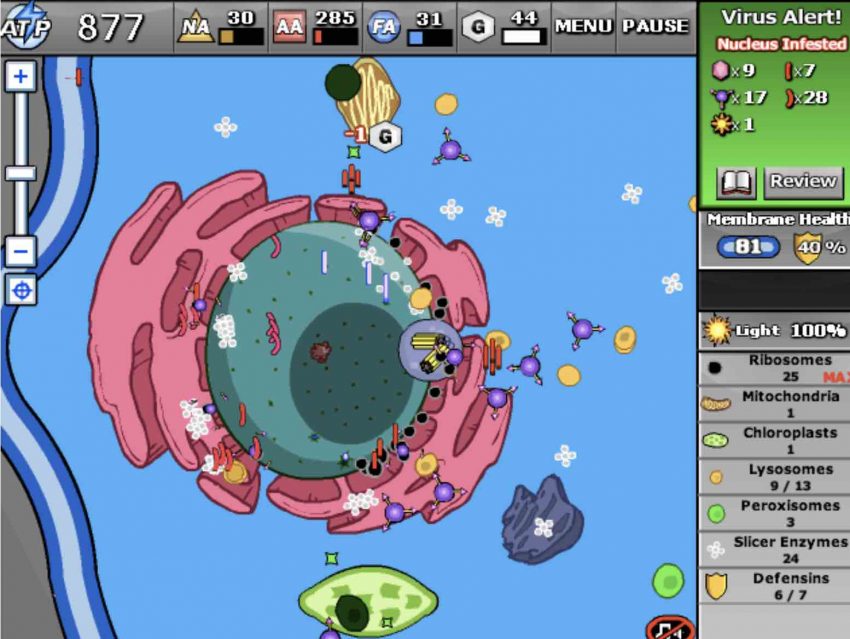850x639 pixels.
Task: Center the view with the crosshair button
Action: point(21,290)
